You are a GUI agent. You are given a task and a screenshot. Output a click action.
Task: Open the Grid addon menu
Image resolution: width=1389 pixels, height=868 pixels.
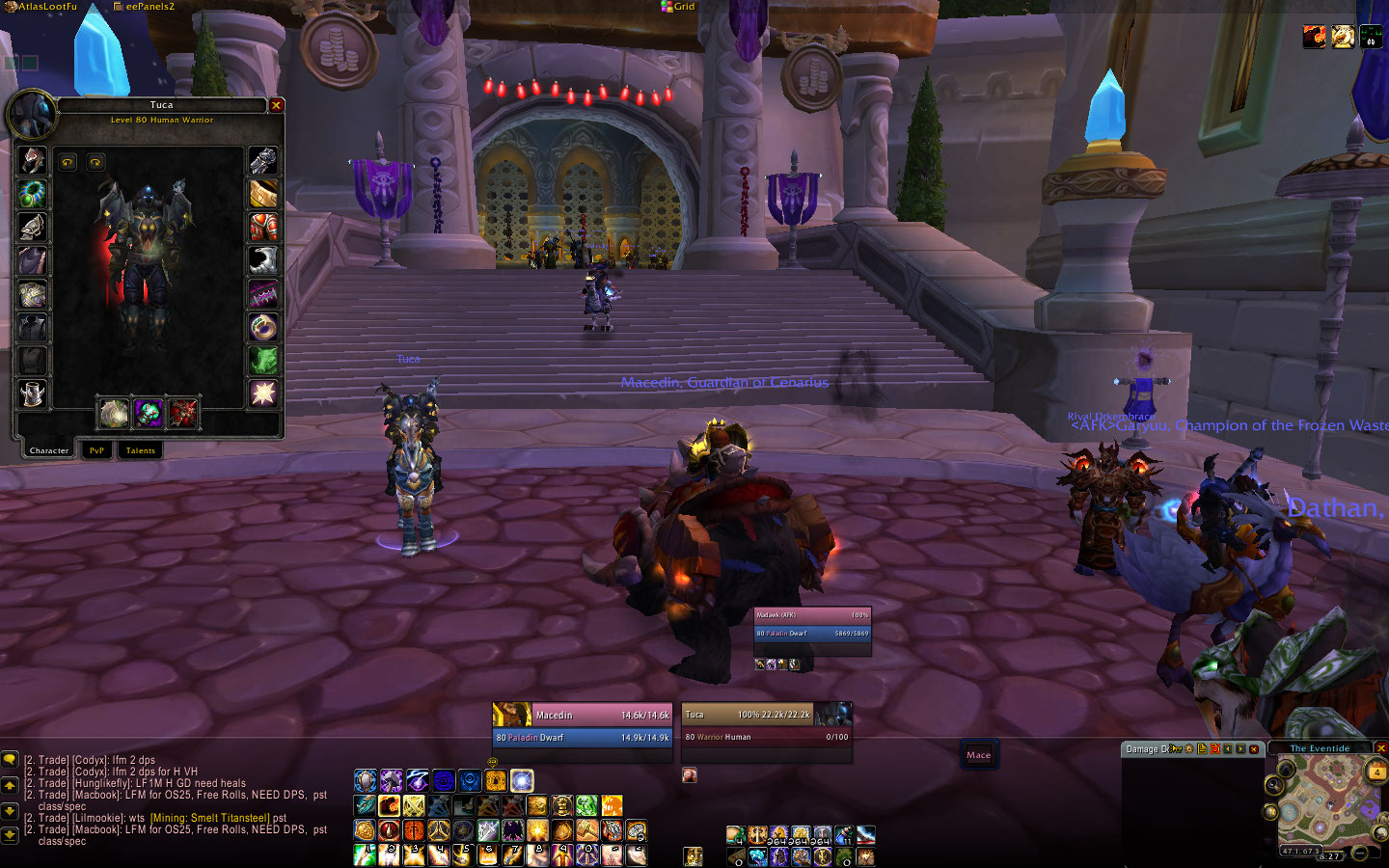point(678,7)
